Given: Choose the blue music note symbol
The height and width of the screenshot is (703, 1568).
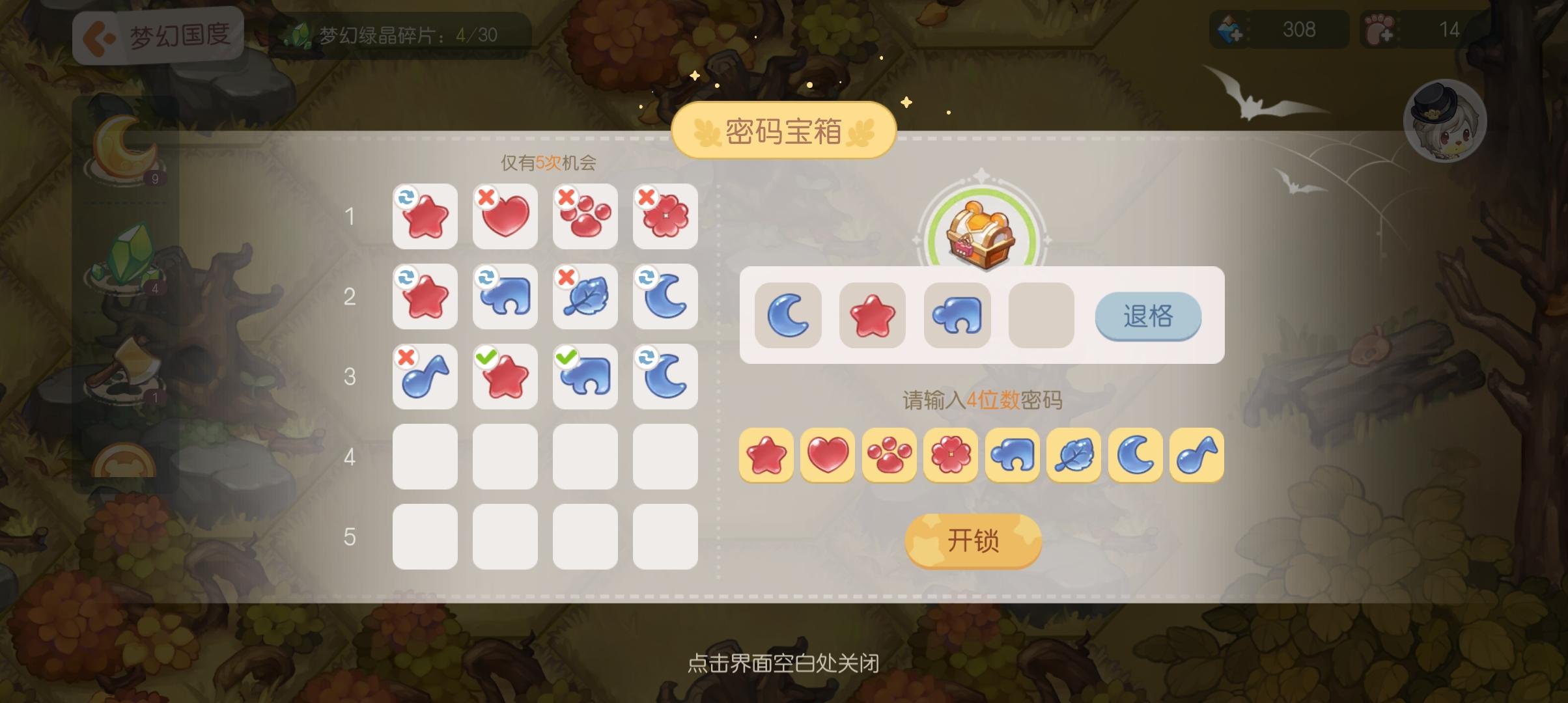Looking at the screenshot, I should tap(1197, 456).
